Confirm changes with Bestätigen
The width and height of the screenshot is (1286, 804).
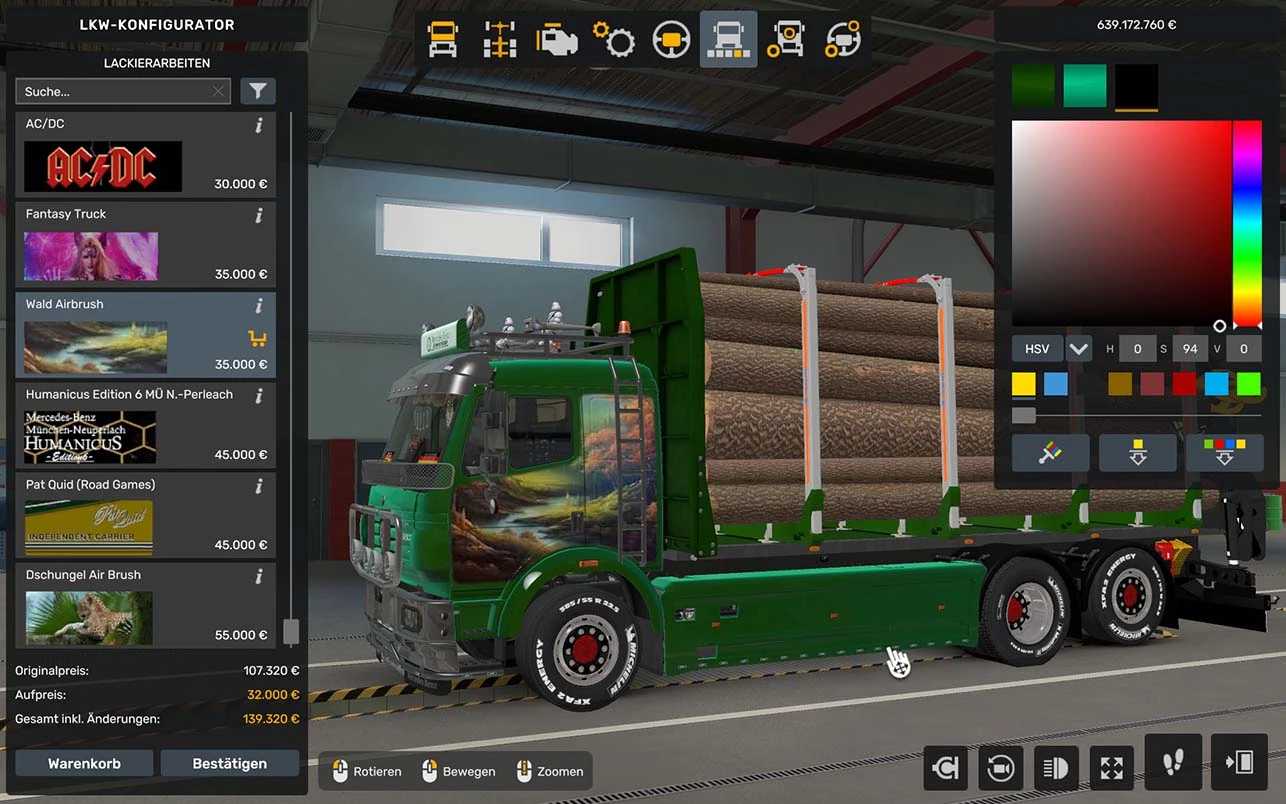click(x=229, y=763)
